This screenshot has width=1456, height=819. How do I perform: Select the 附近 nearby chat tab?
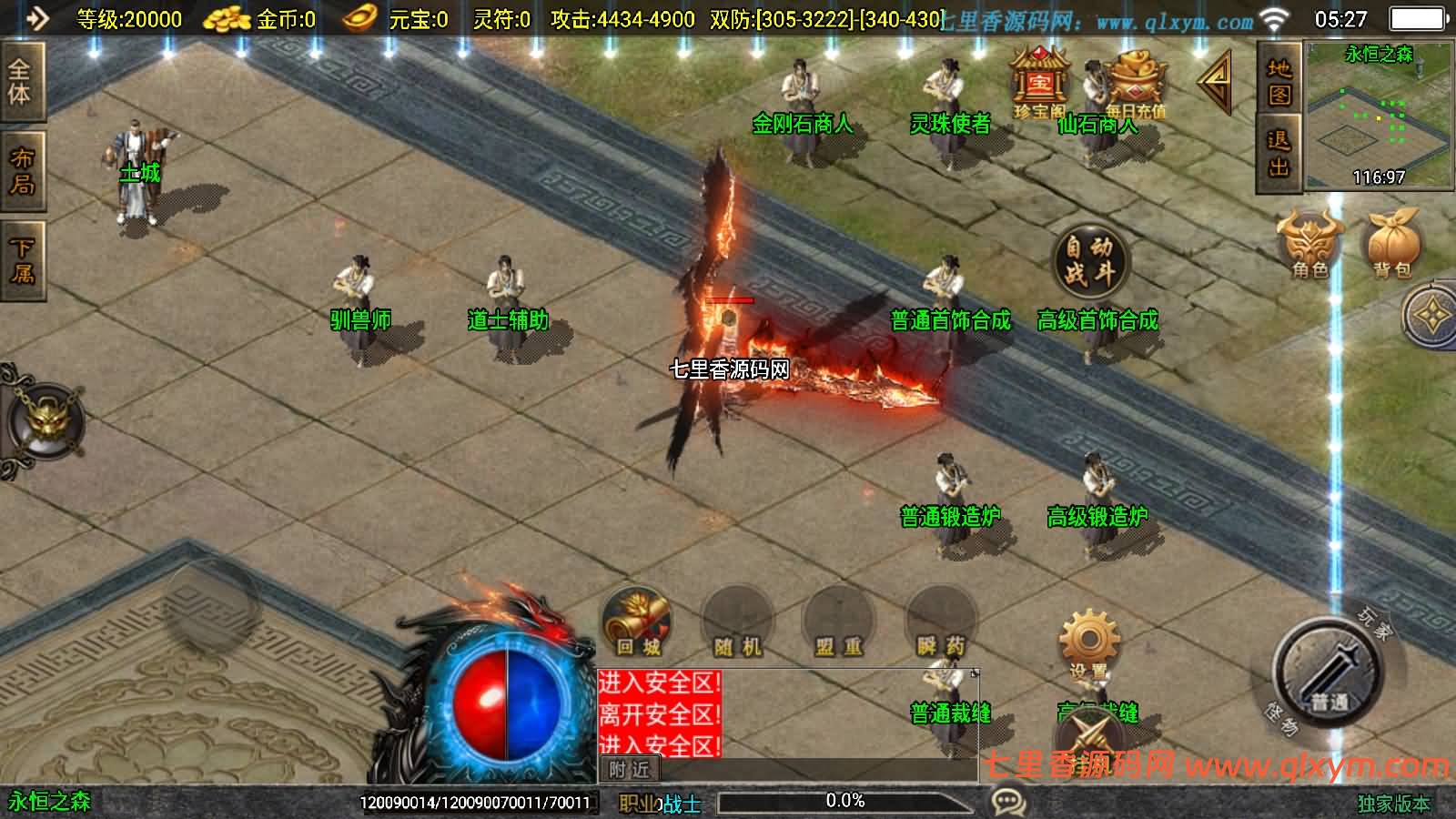tap(629, 770)
